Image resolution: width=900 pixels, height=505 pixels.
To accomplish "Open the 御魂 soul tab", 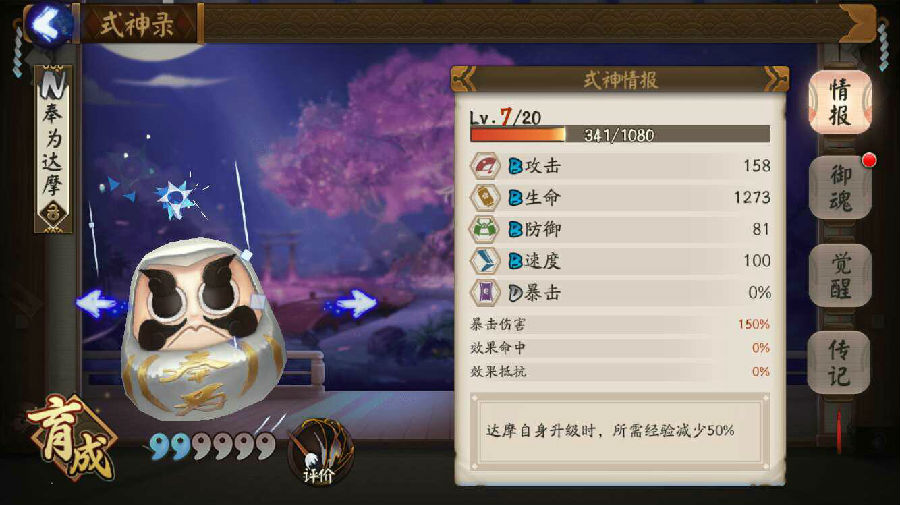I will coord(840,187).
